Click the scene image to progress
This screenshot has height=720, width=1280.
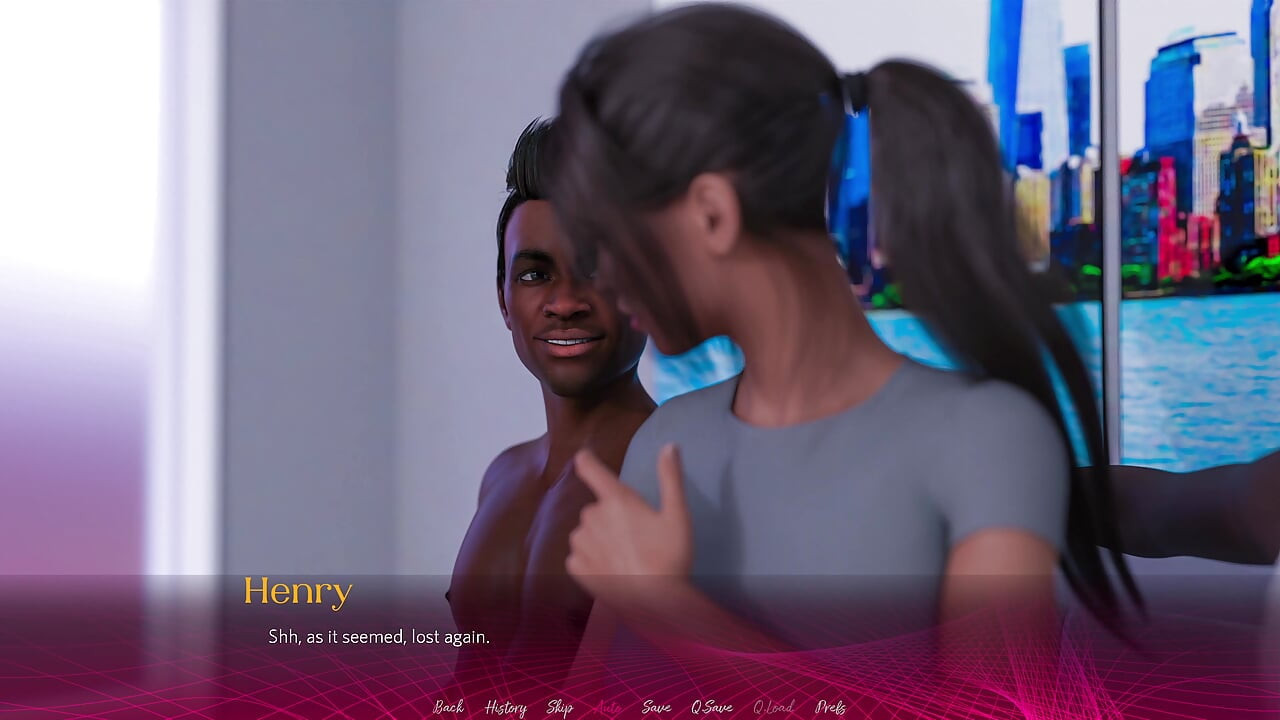[640, 300]
